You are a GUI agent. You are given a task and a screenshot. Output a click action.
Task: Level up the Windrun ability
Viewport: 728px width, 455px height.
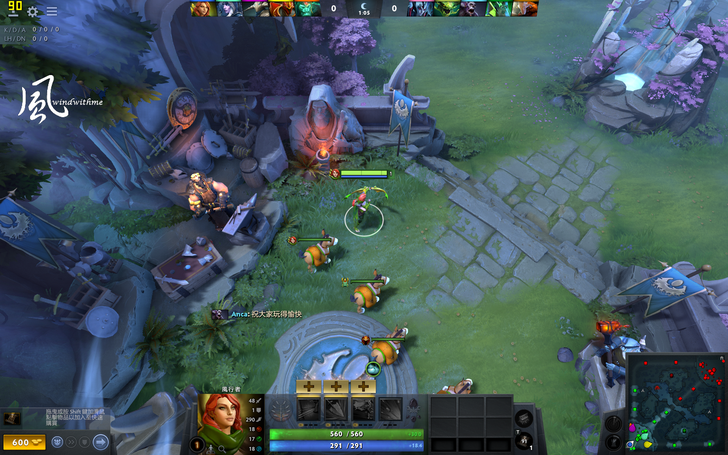tap(363, 386)
